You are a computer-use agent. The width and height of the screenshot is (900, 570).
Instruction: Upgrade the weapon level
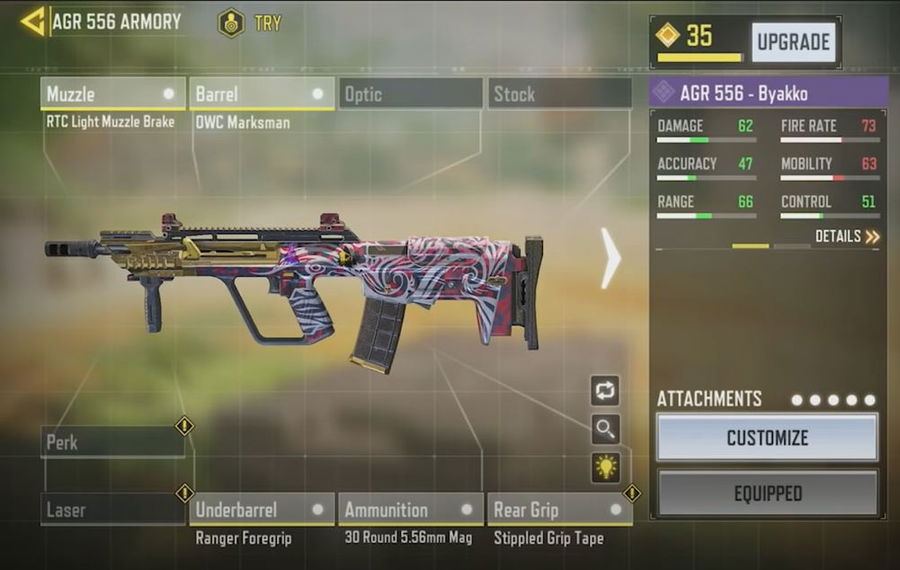click(x=793, y=42)
